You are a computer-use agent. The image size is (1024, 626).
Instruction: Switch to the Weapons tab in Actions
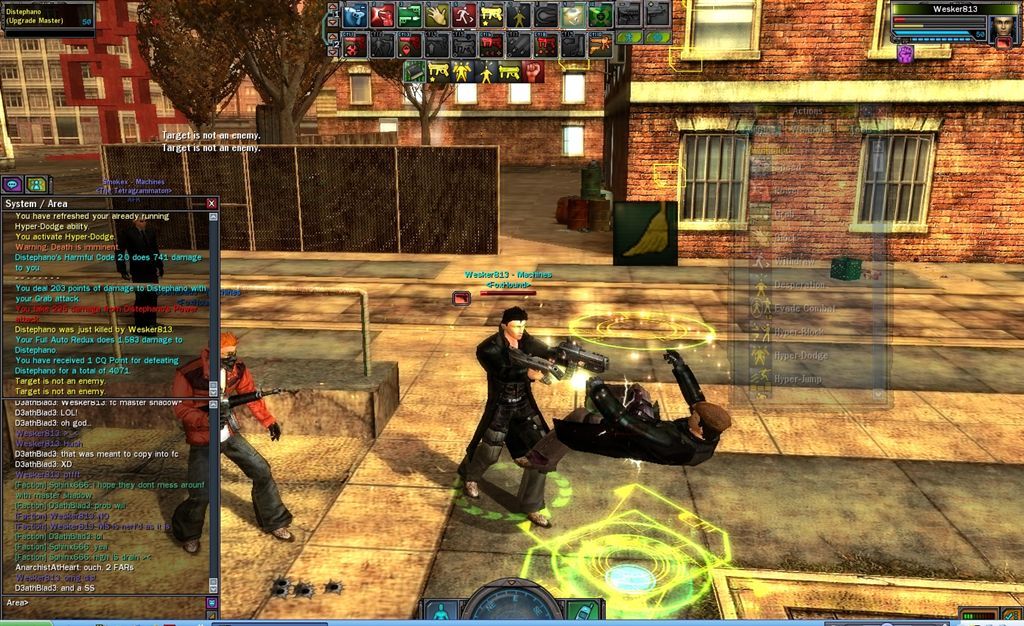(809, 129)
